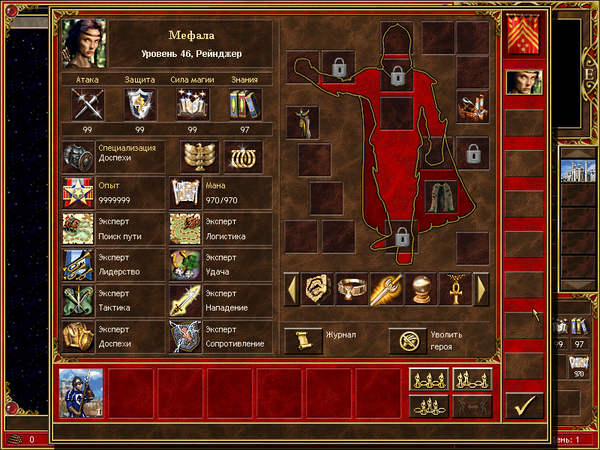The width and height of the screenshot is (600, 450).
Task: Show the Атака primary skill details
Action: [x=85, y=104]
